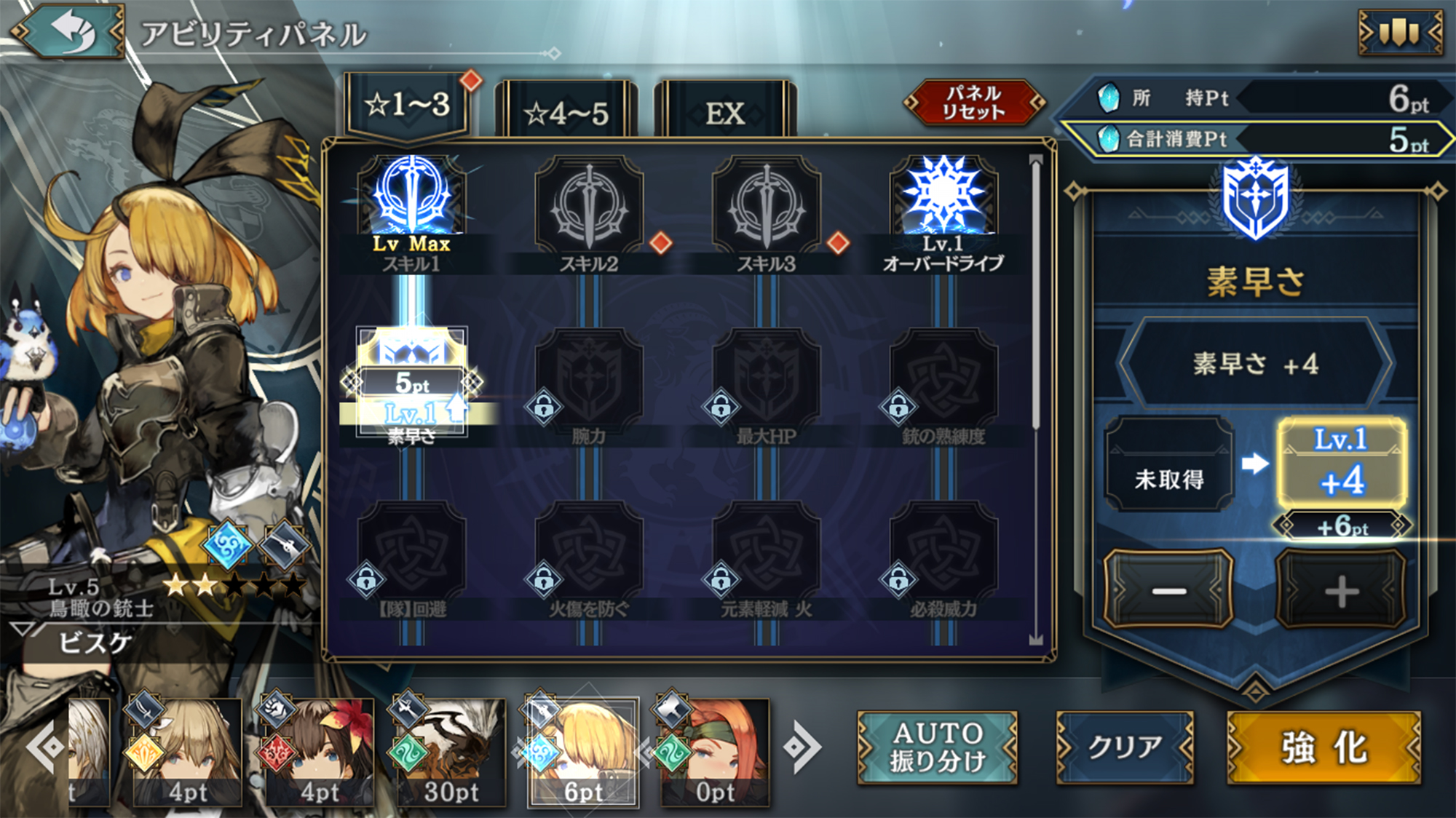This screenshot has height=818, width=1456.
Task: Decrease level with the minus button
Action: (1168, 589)
